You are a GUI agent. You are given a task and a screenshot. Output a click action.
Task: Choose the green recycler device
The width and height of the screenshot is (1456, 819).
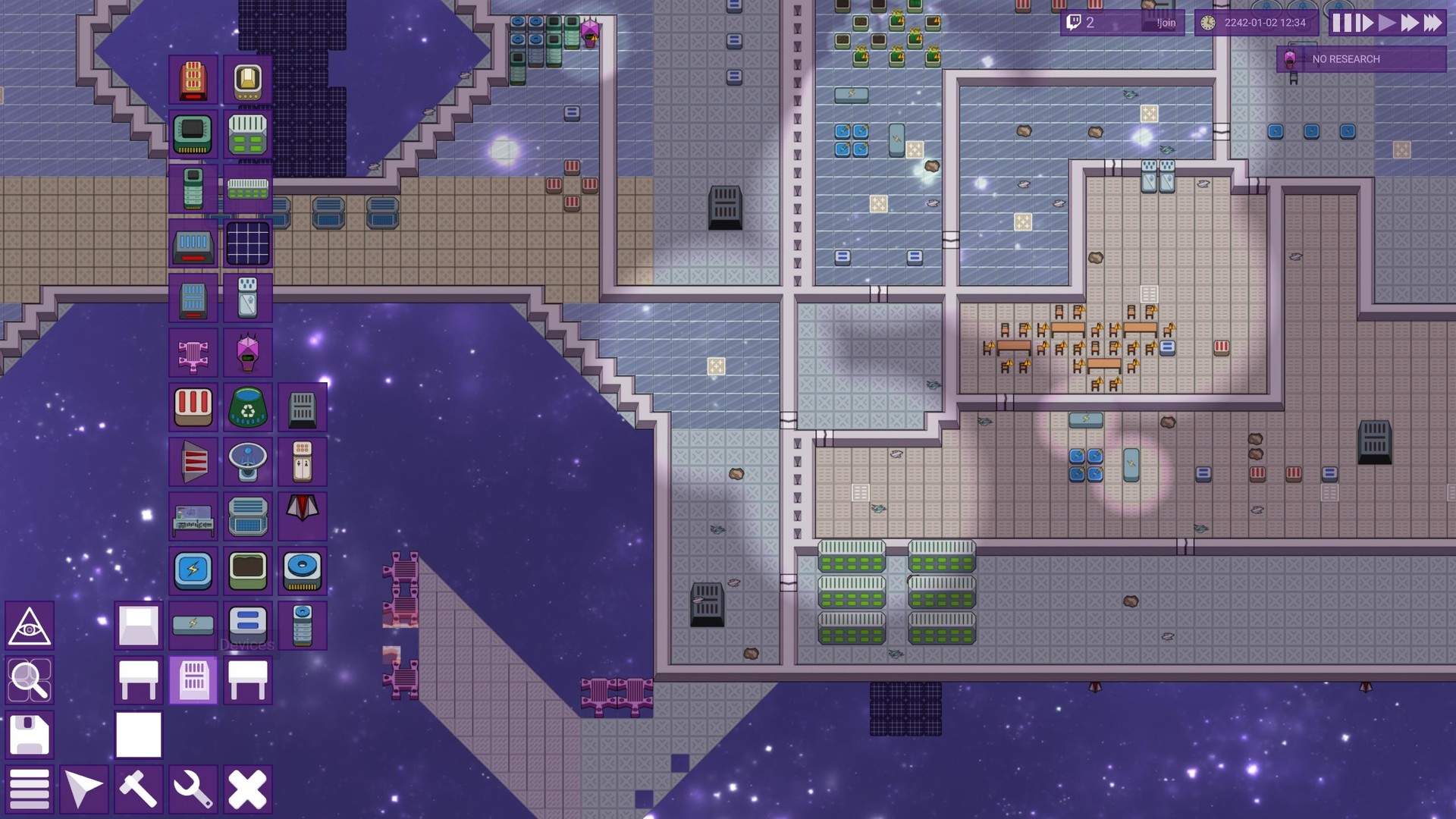click(248, 407)
